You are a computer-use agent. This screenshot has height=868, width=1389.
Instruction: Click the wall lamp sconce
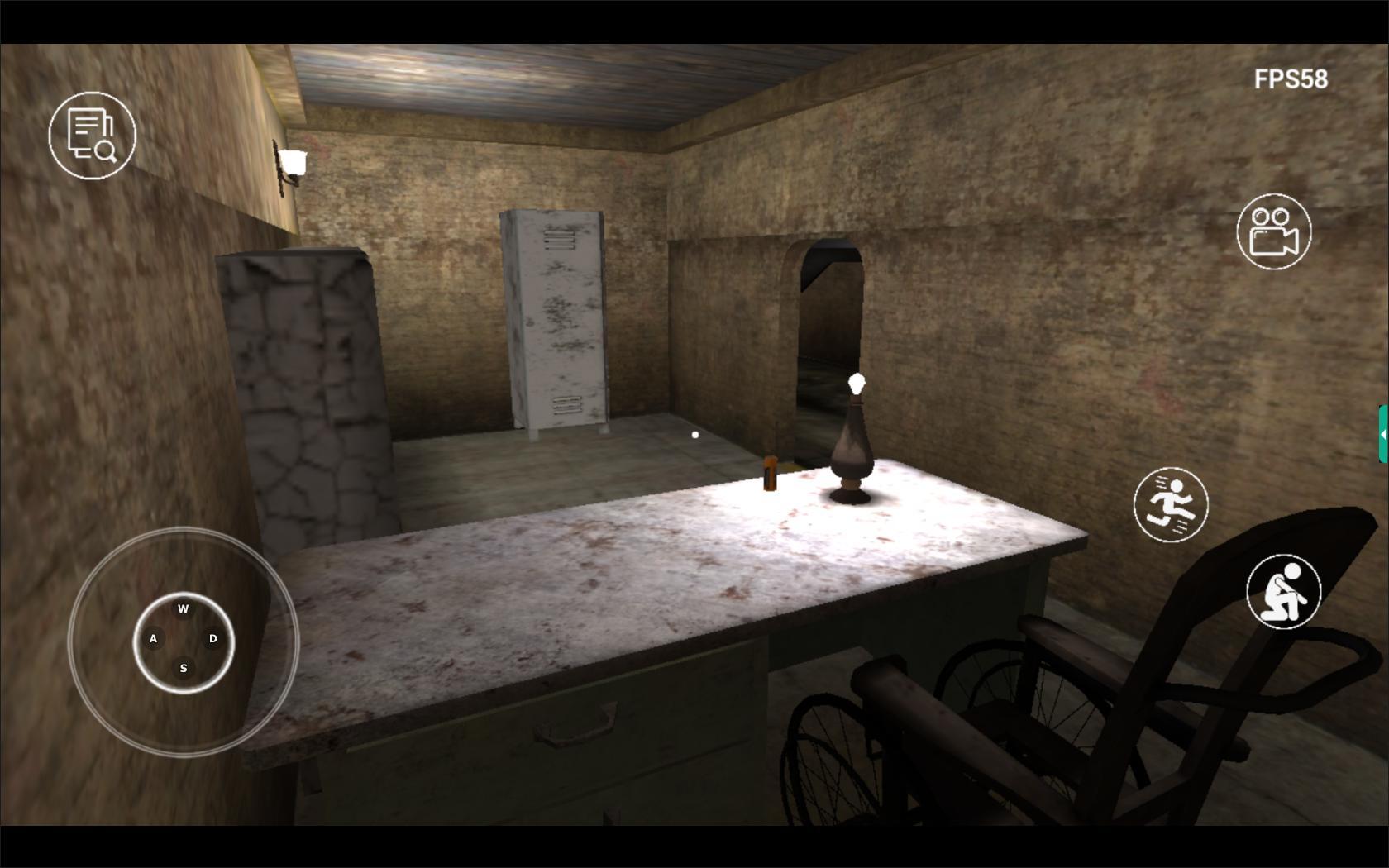click(x=294, y=161)
